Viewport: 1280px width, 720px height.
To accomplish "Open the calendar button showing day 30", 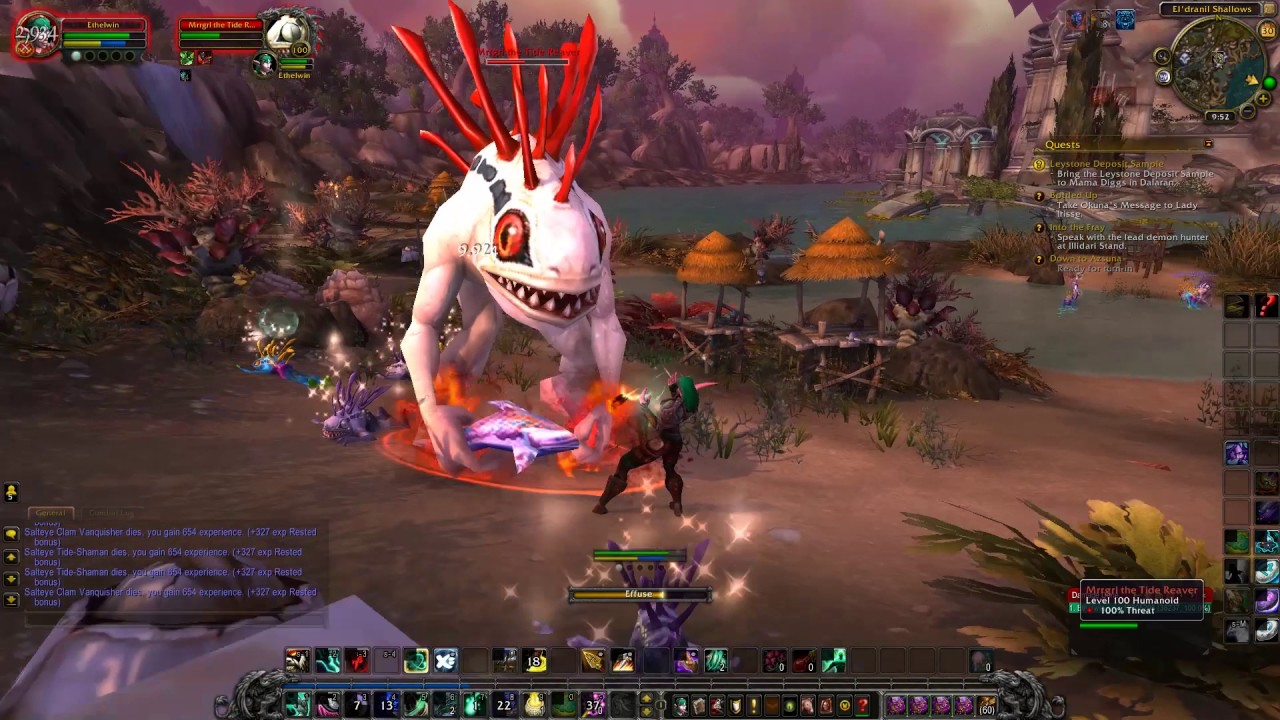I will point(1268,31).
